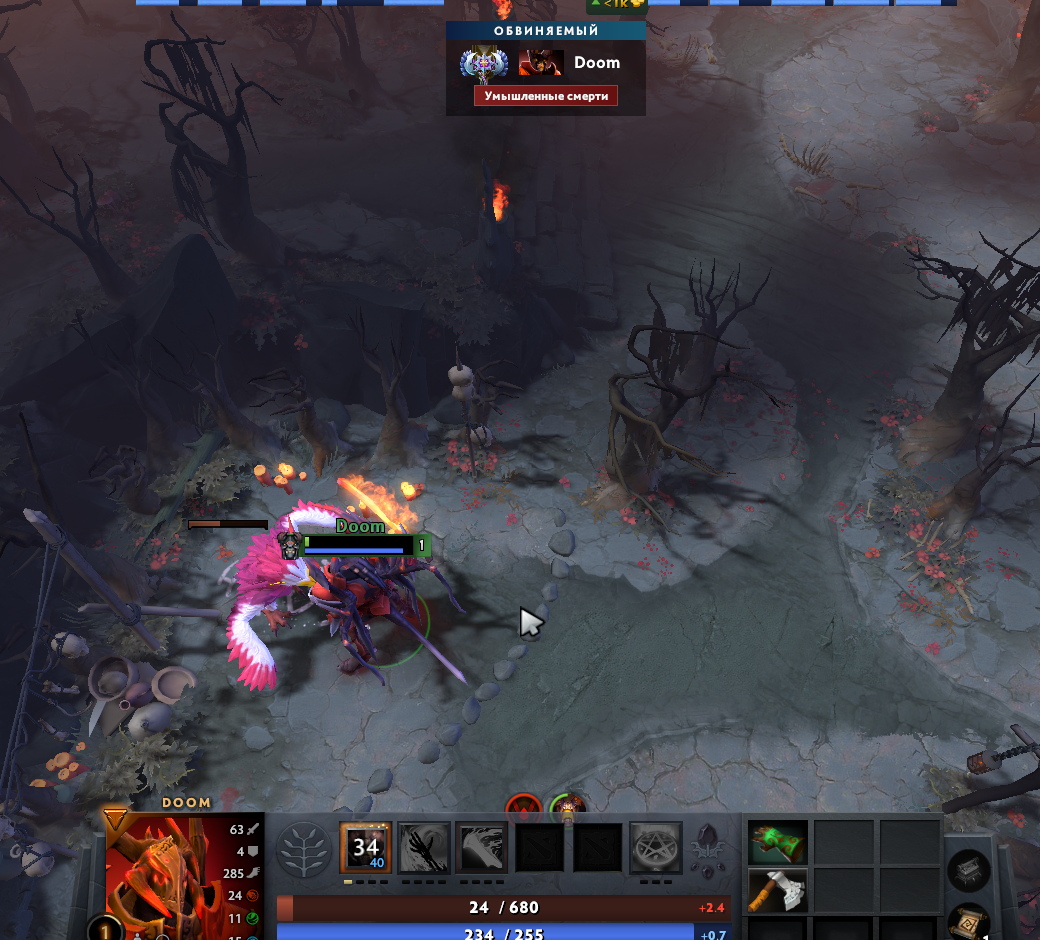Activate the Devour ability on cooldown
Screen dimensions: 1040x940
click(x=365, y=848)
